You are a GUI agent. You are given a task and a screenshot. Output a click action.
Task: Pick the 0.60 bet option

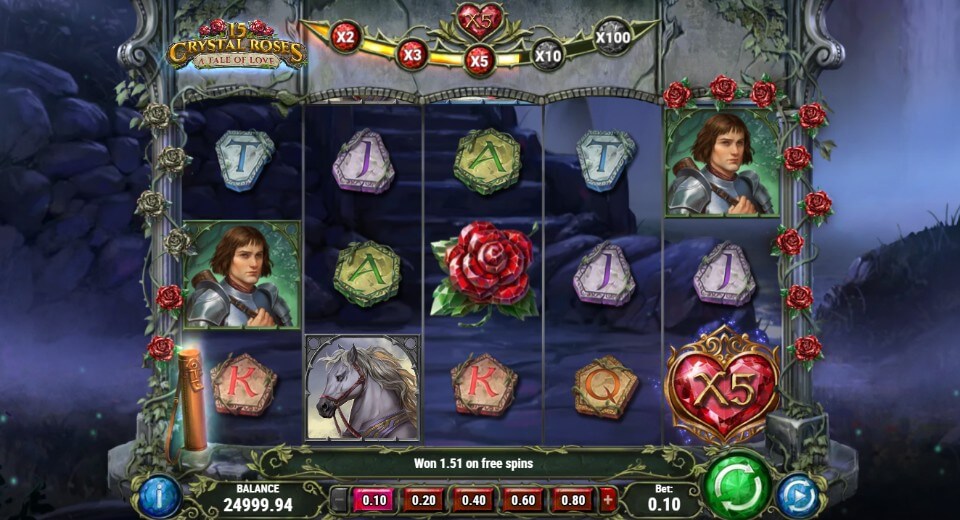[x=522, y=499]
